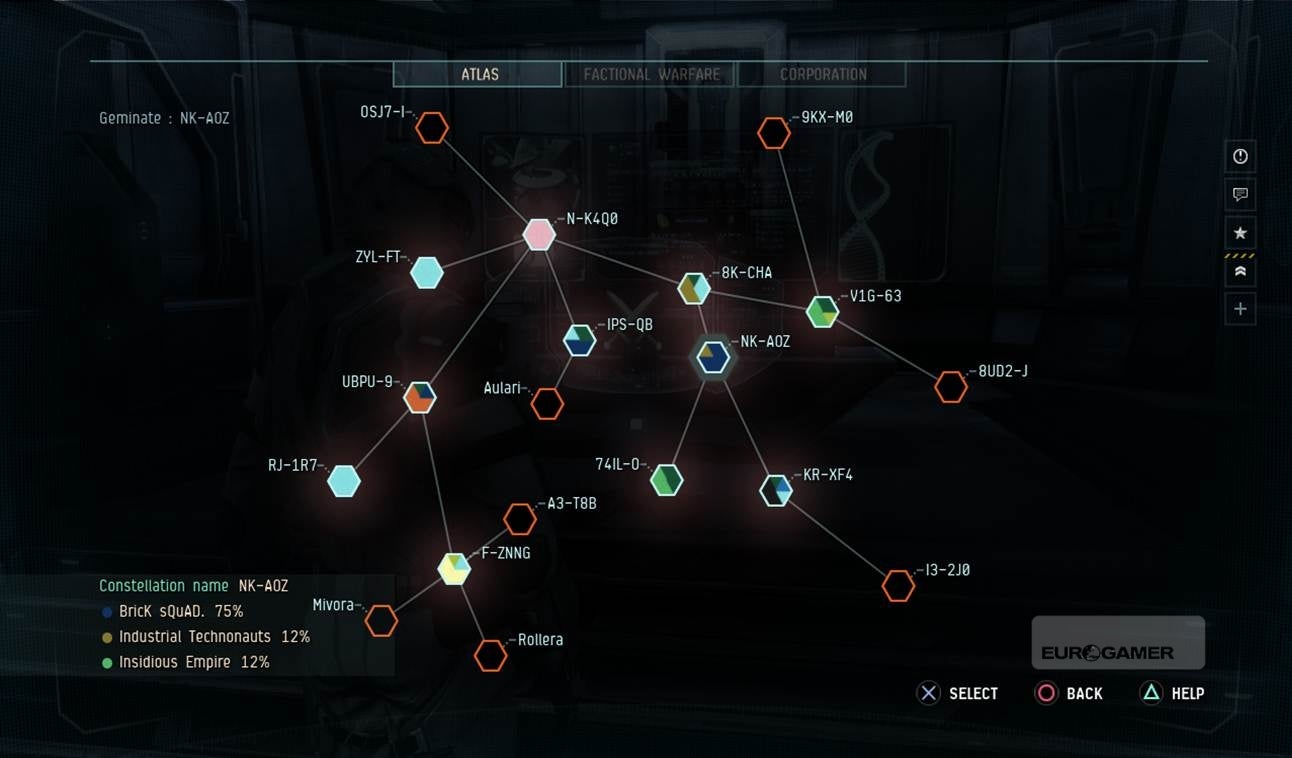Image resolution: width=1292 pixels, height=758 pixels.
Task: Select the RJ-1R7 cyan node
Action: (344, 481)
